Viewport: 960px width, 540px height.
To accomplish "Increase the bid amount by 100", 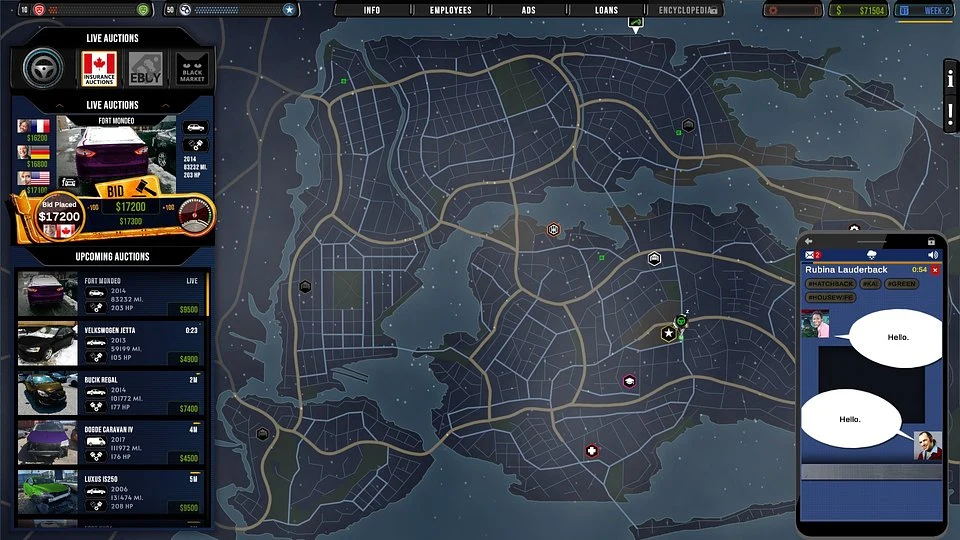I will click(x=168, y=207).
